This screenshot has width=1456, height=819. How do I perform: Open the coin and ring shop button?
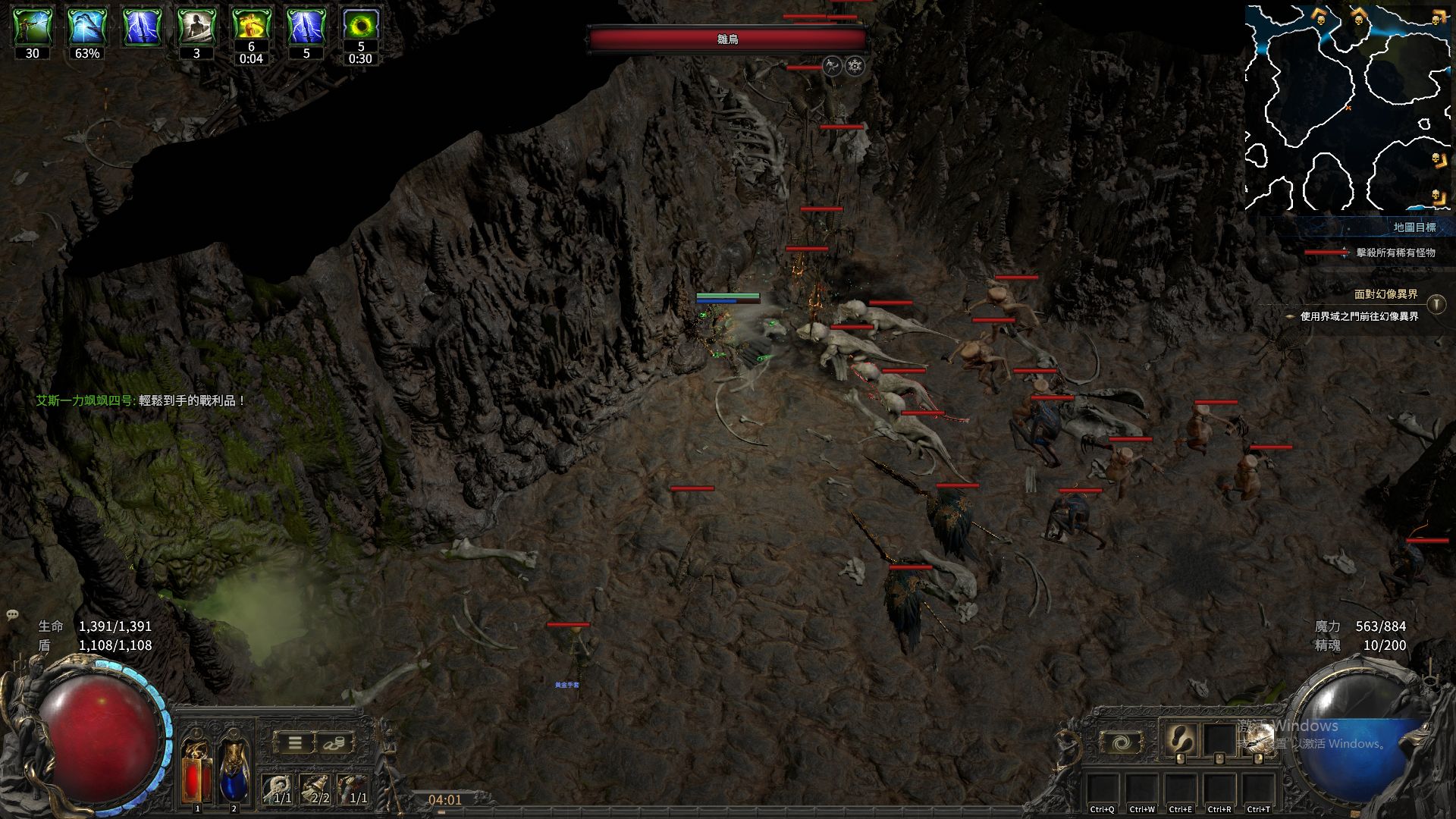point(334,742)
